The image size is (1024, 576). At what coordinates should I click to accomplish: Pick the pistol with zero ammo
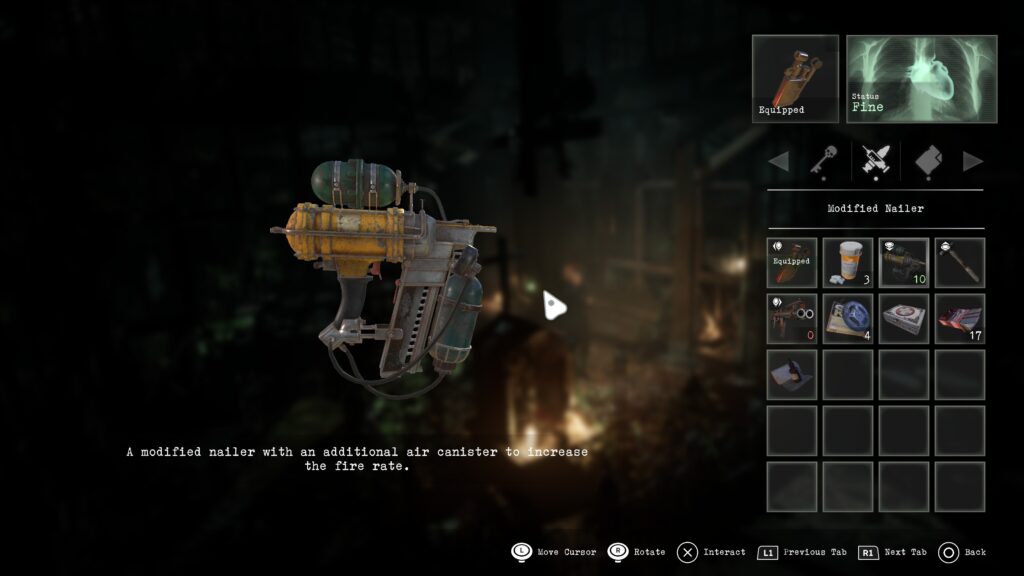(x=792, y=318)
